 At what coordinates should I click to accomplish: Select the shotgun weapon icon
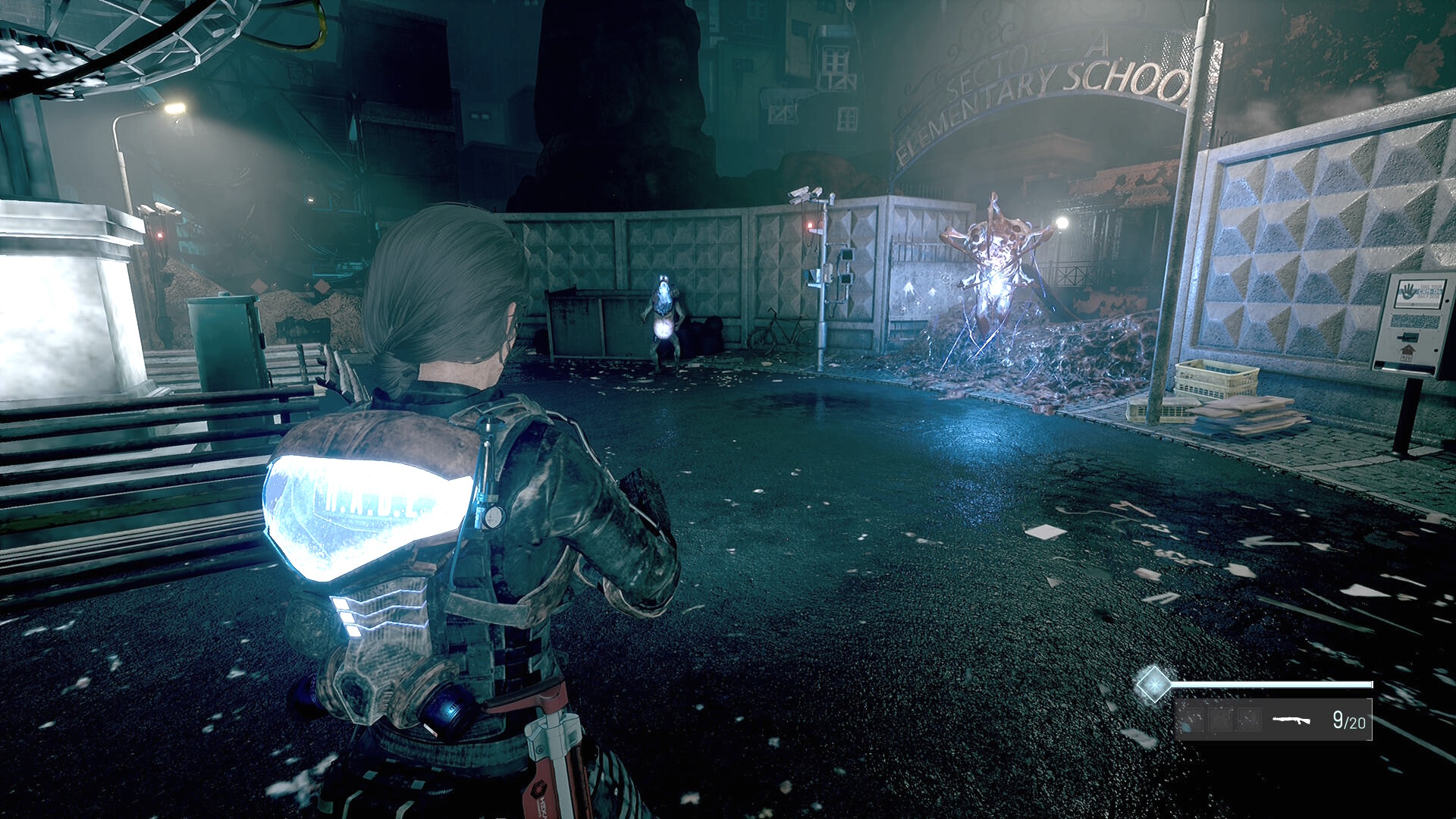tap(1291, 720)
